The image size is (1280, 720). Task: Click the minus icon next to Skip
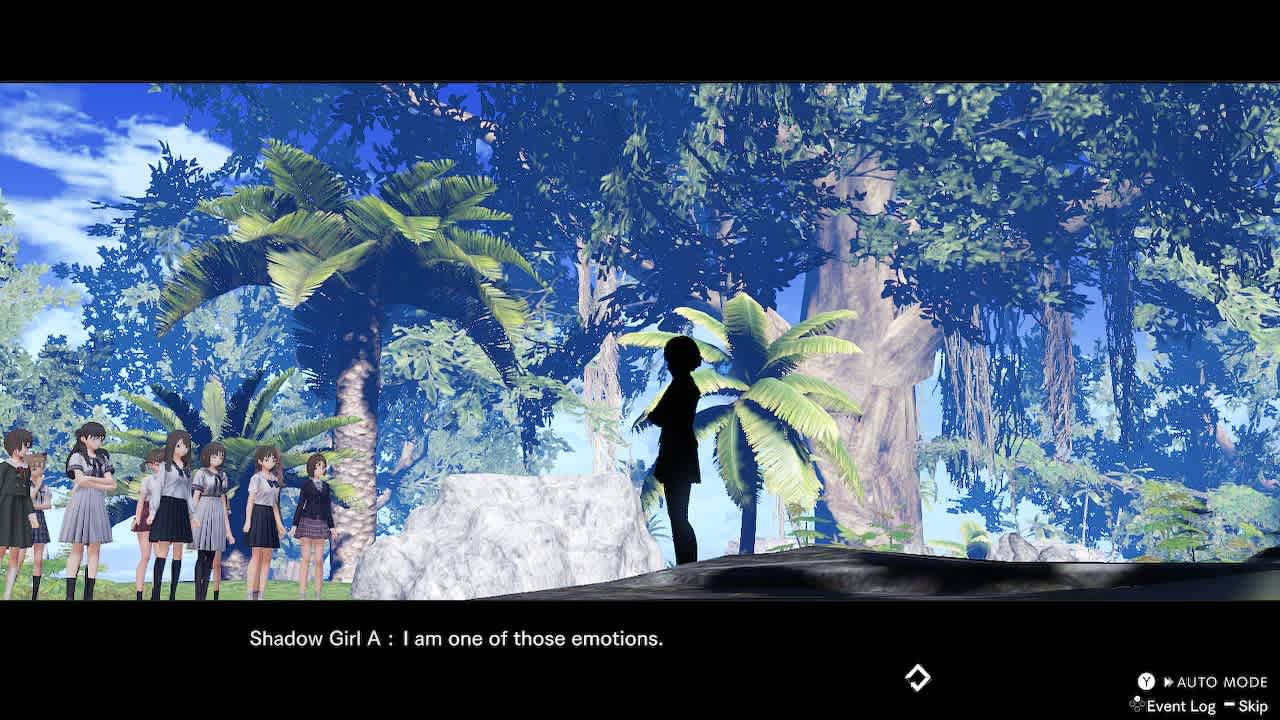point(1230,704)
